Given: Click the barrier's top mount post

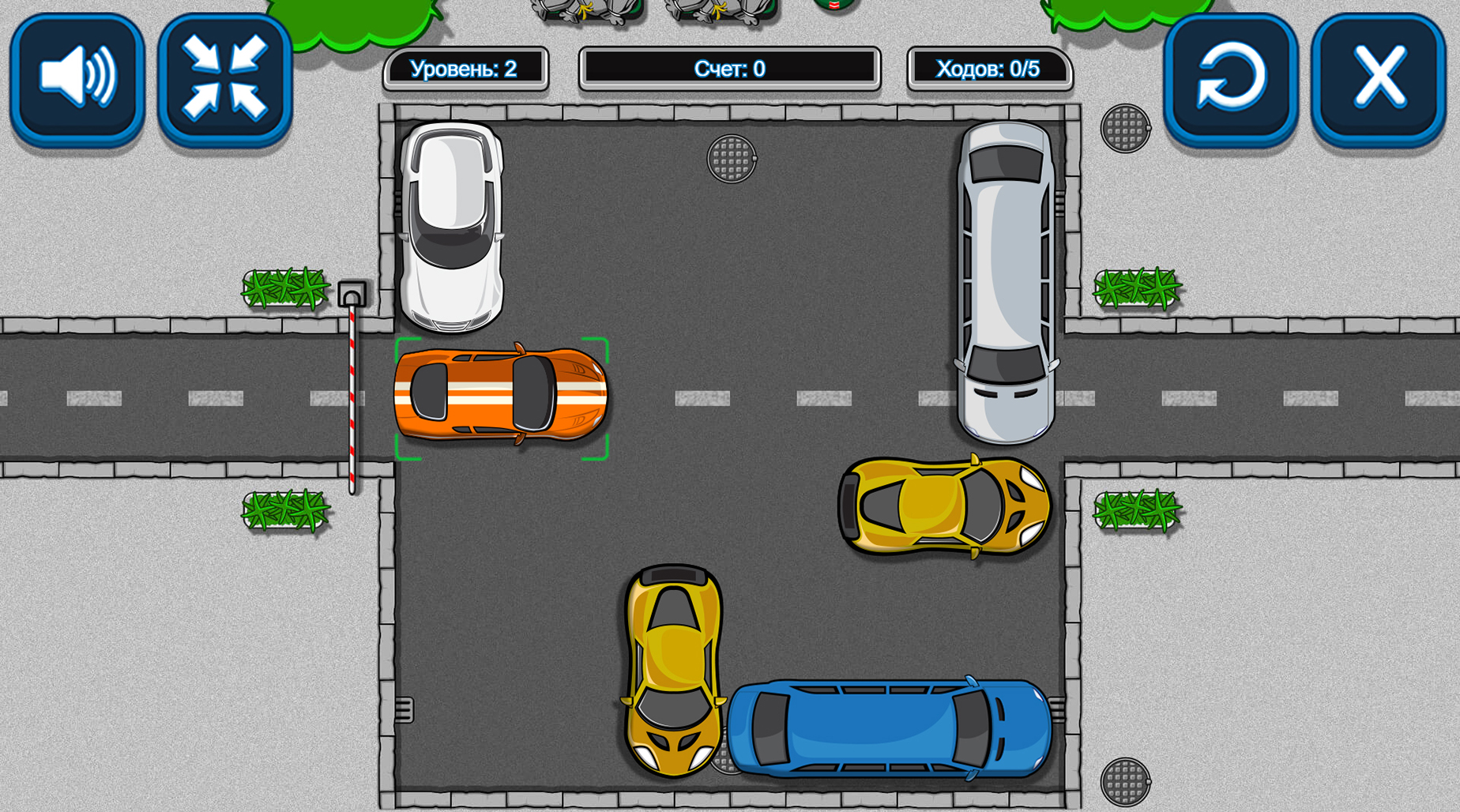Looking at the screenshot, I should click(351, 294).
